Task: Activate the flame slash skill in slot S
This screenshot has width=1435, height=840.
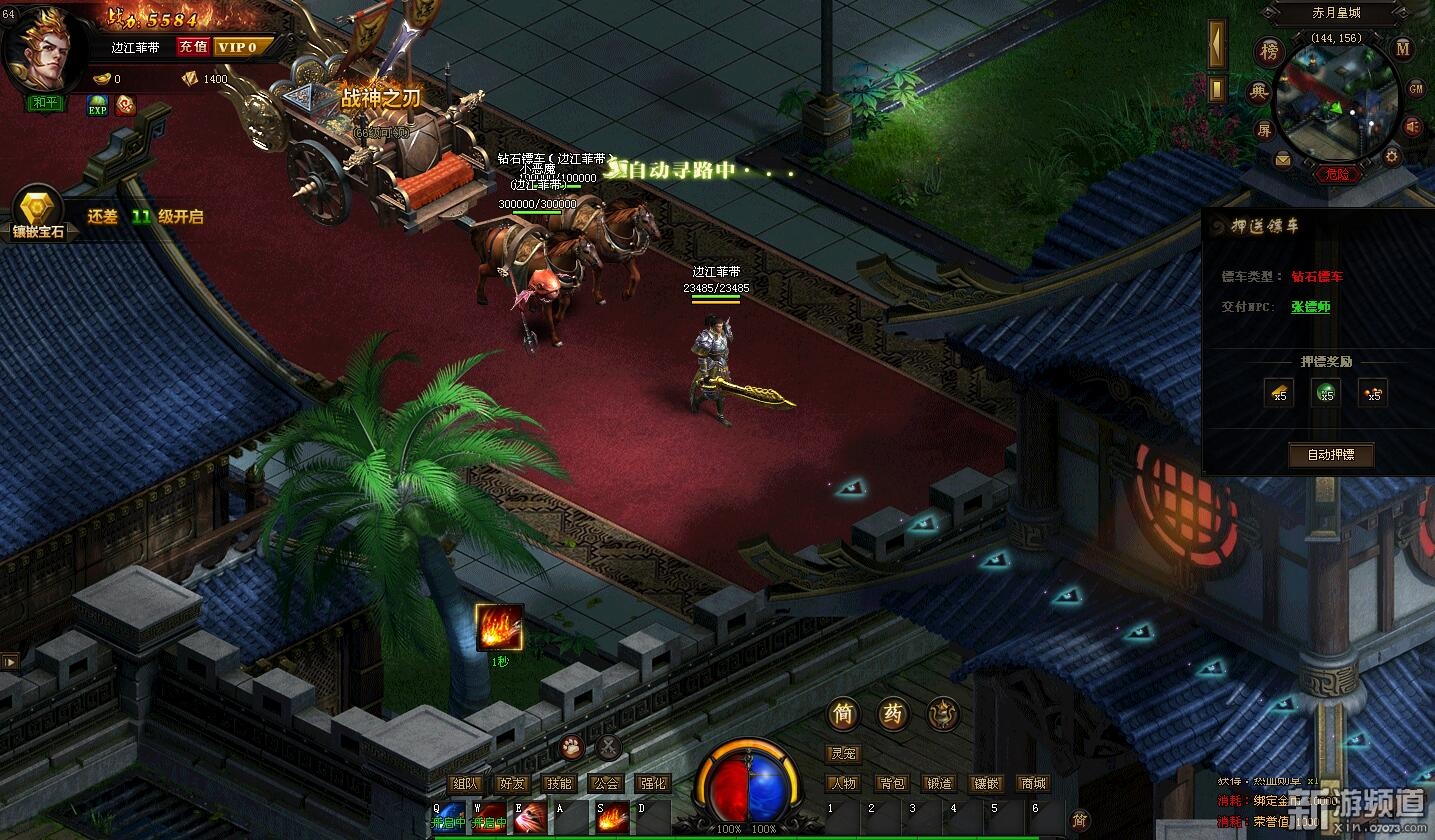Action: [612, 817]
